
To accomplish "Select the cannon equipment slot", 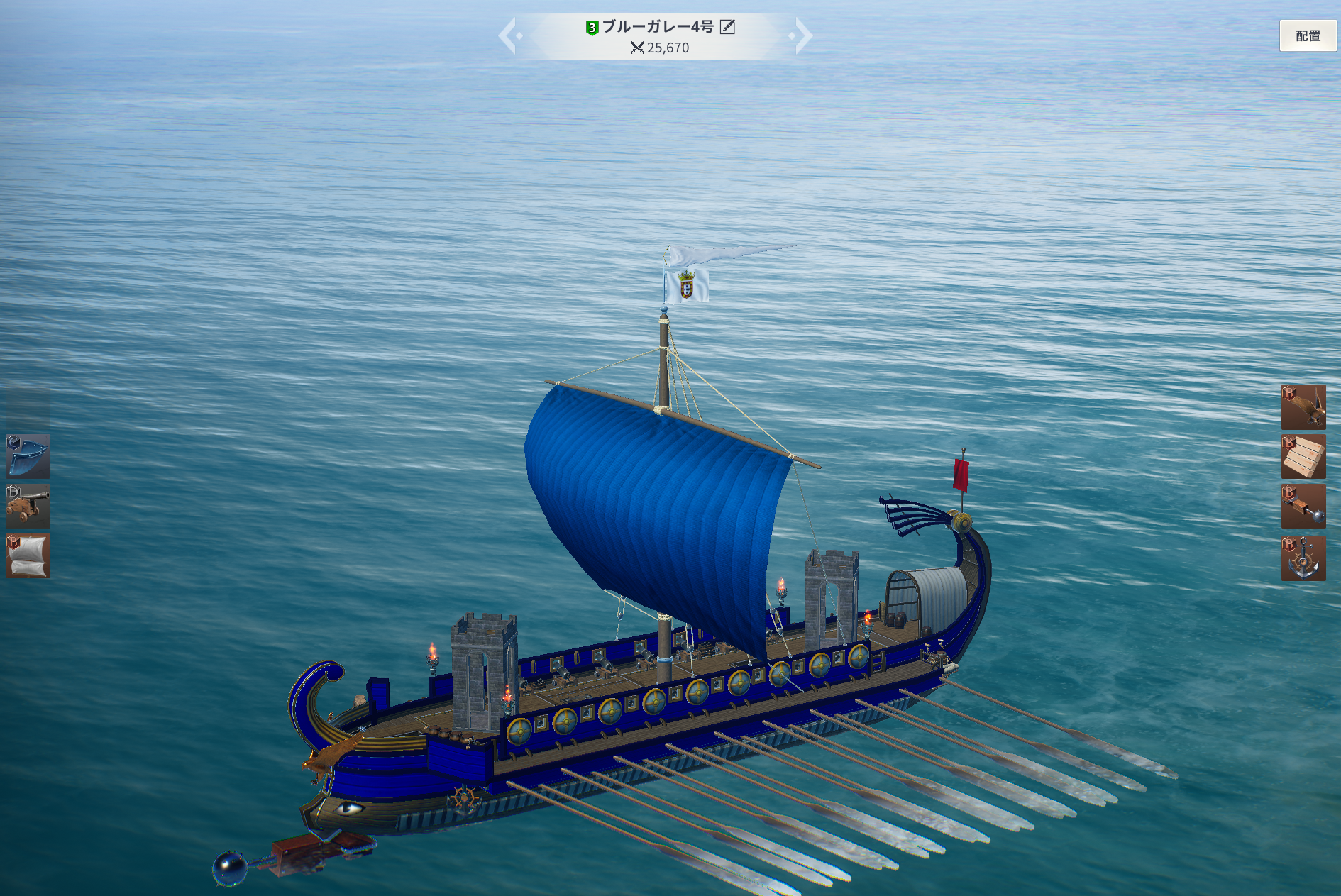I will tap(28, 506).
